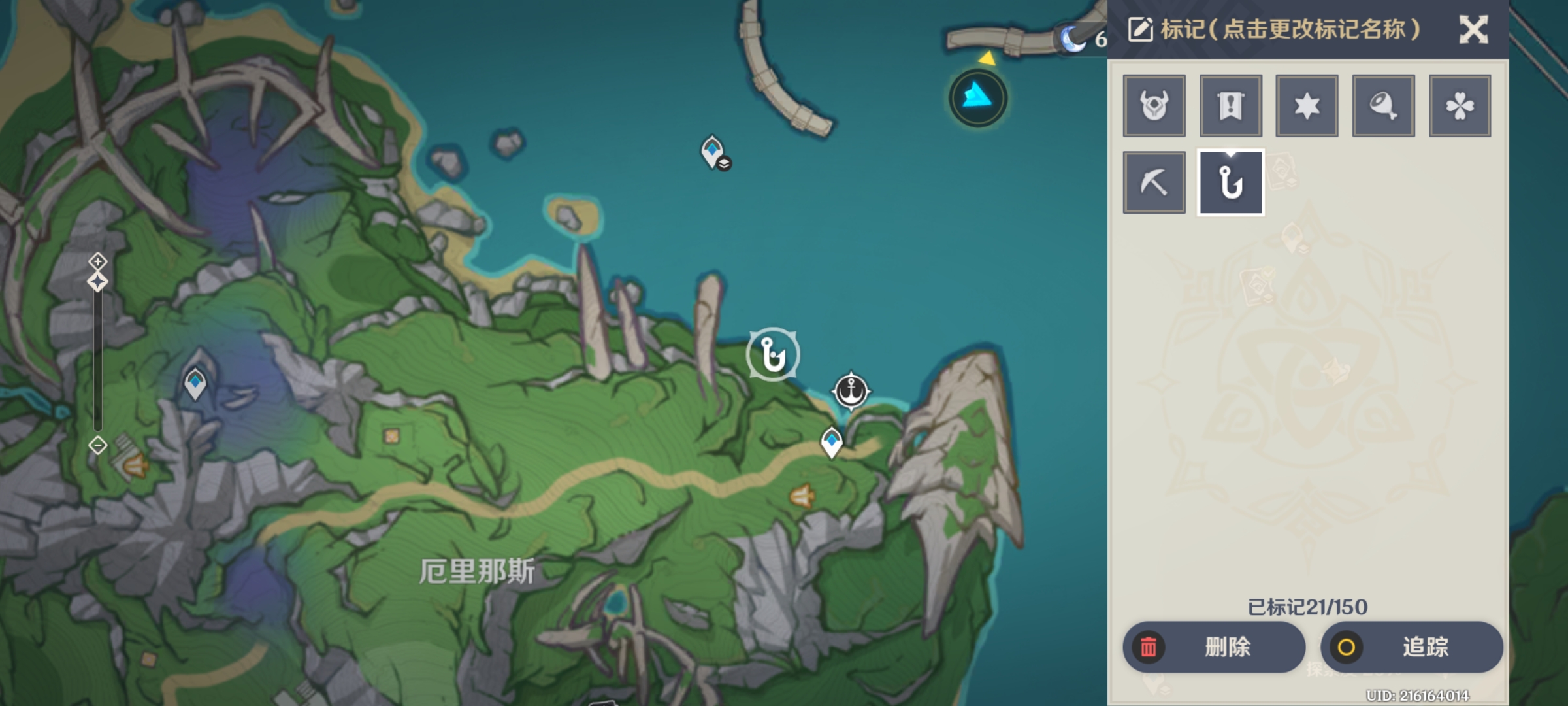Zoom in the map with plus button
This screenshot has height=706, width=1568.
pyautogui.click(x=98, y=261)
